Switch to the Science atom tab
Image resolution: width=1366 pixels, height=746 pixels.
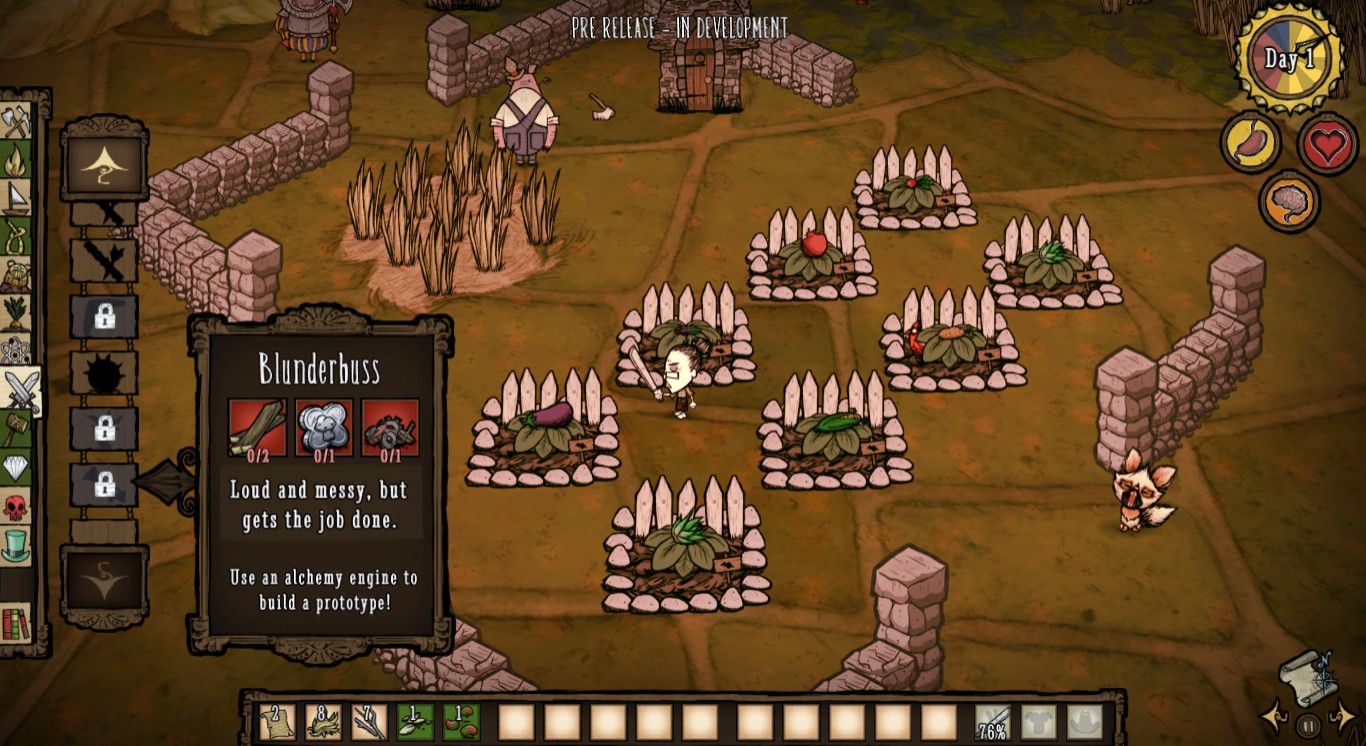[x=17, y=351]
